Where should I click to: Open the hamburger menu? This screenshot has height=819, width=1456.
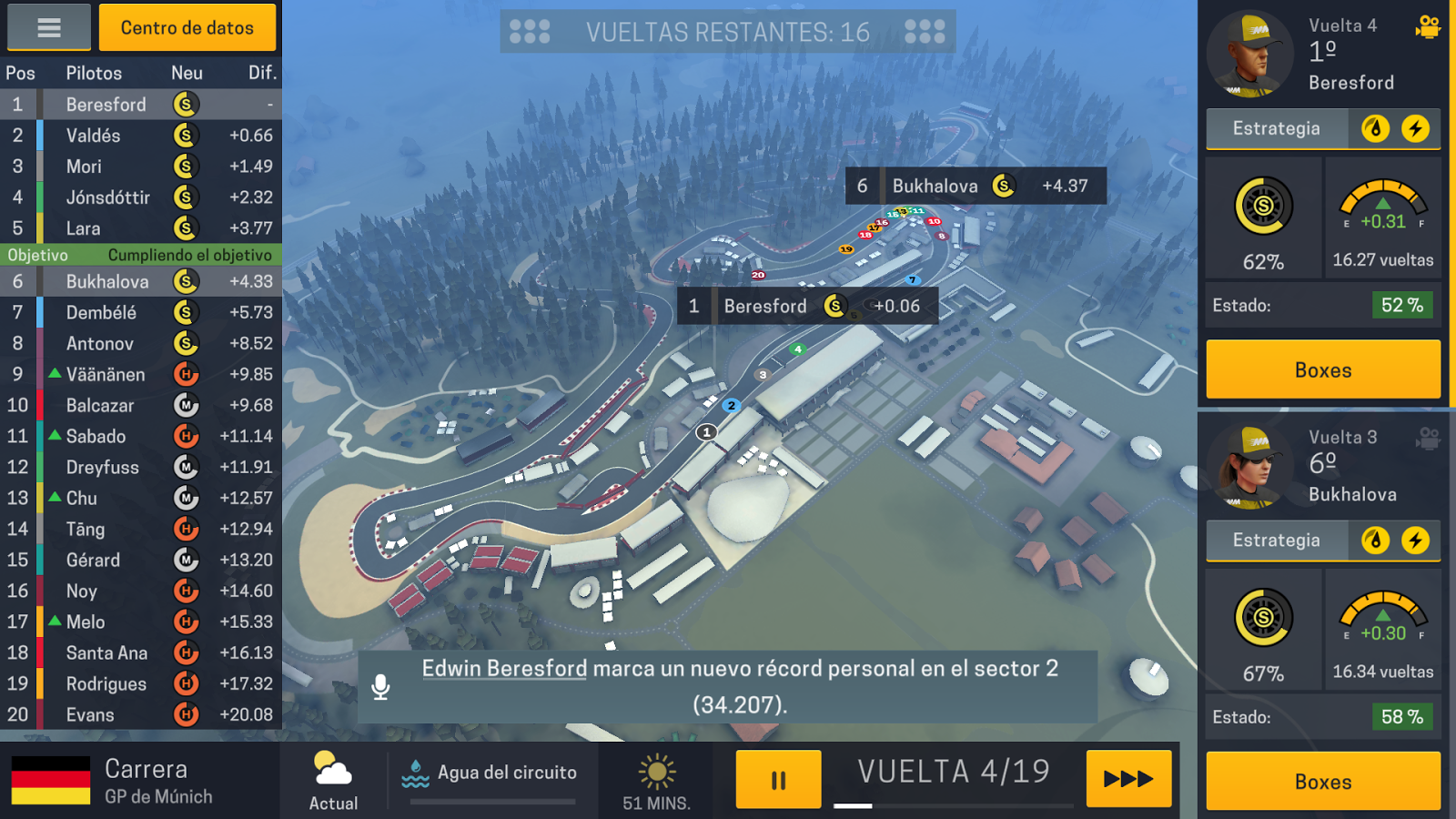click(x=48, y=27)
